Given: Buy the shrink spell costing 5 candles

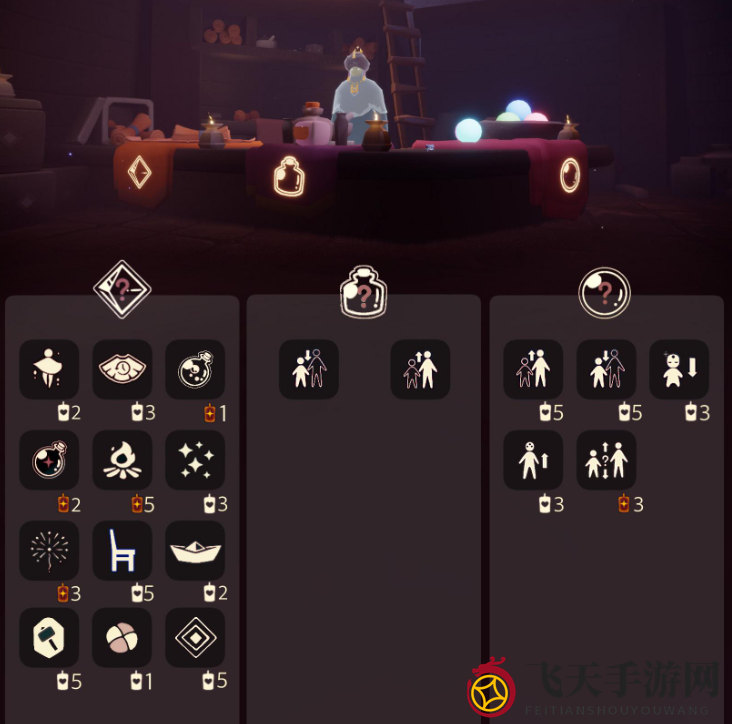Looking at the screenshot, I should pos(606,369).
